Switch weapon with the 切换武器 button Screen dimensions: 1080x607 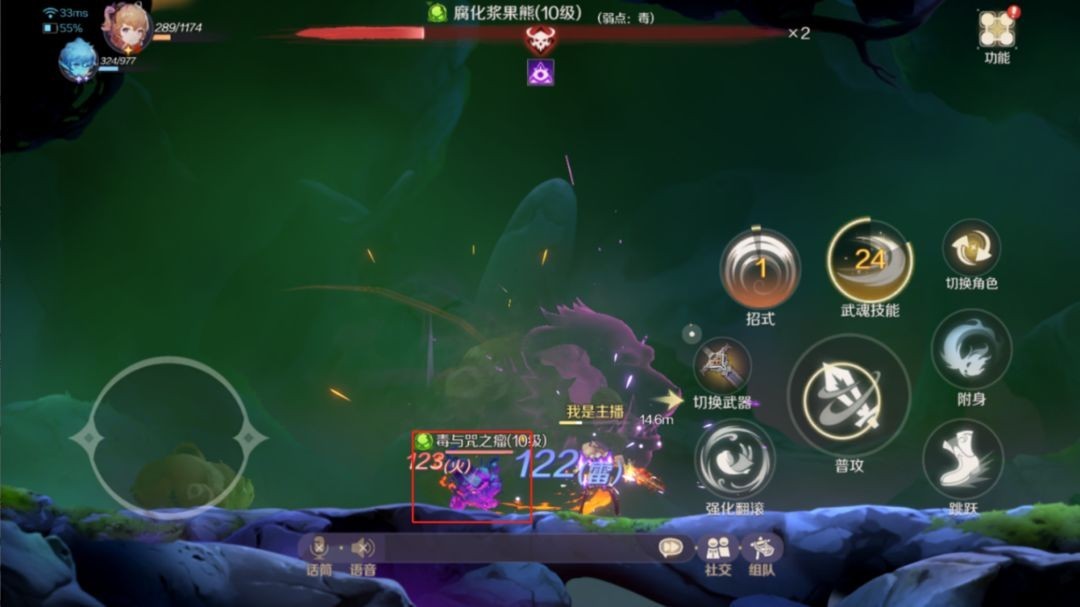point(722,365)
